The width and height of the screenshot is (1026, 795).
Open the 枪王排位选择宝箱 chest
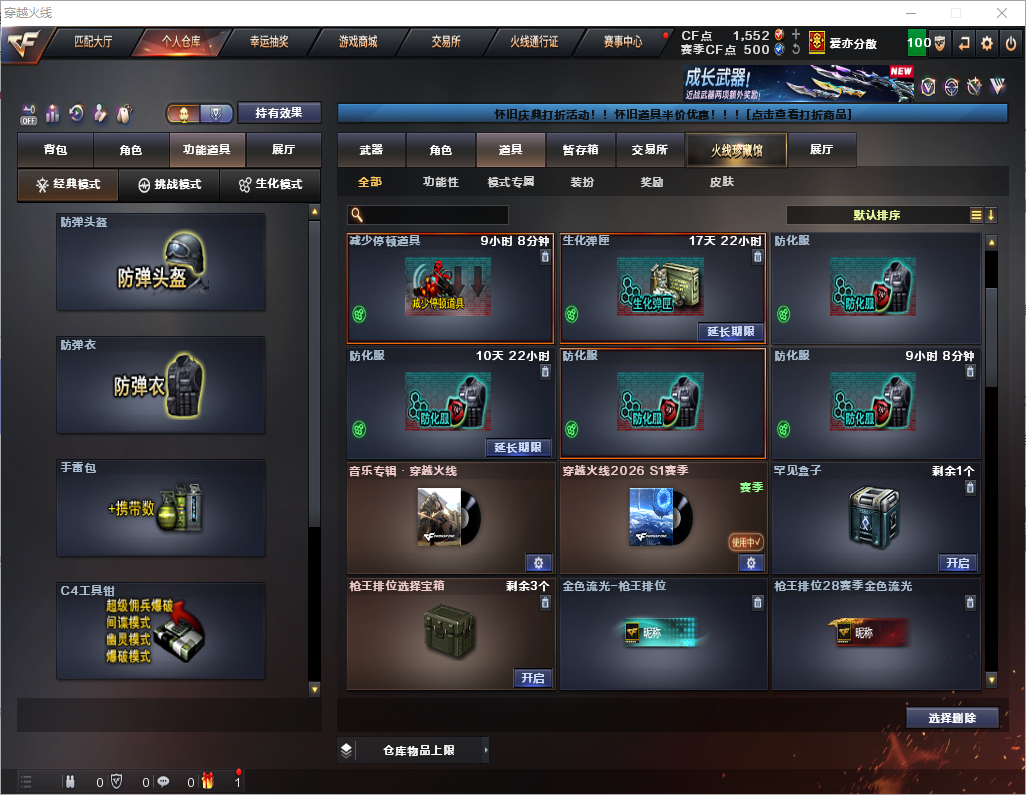pos(533,678)
